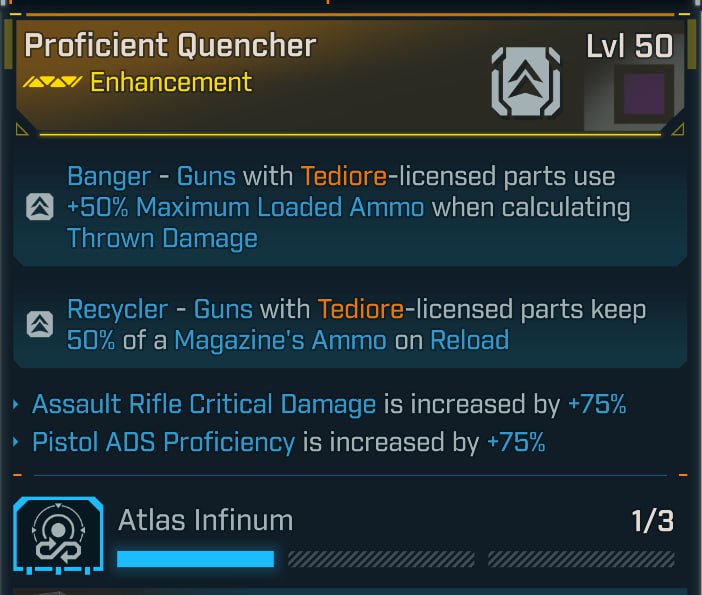
Task: Select the Proficient Quencher item title
Action: [170, 46]
